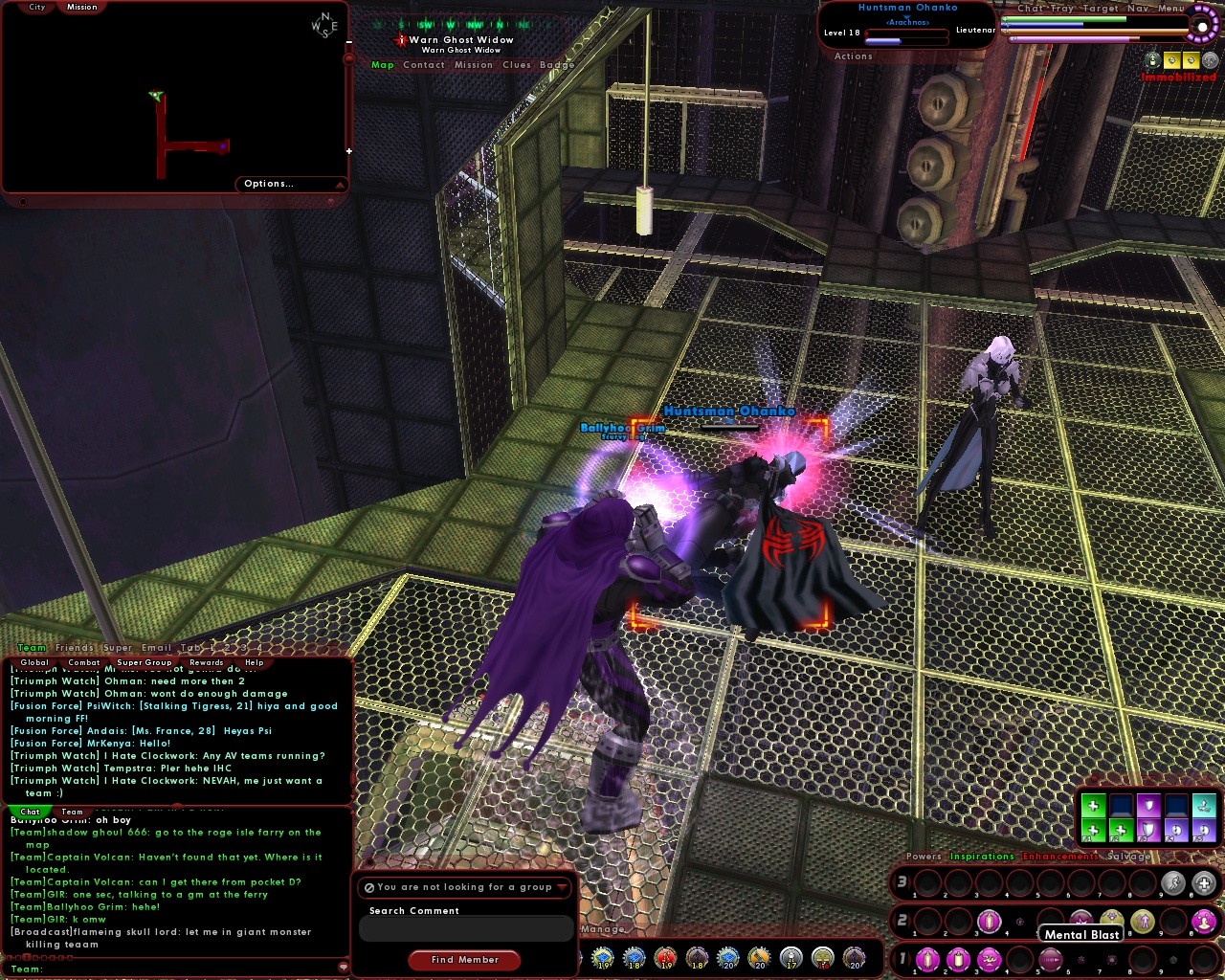Use the F1 green Respite healing inspiration
1225x980 pixels.
[x=1093, y=830]
